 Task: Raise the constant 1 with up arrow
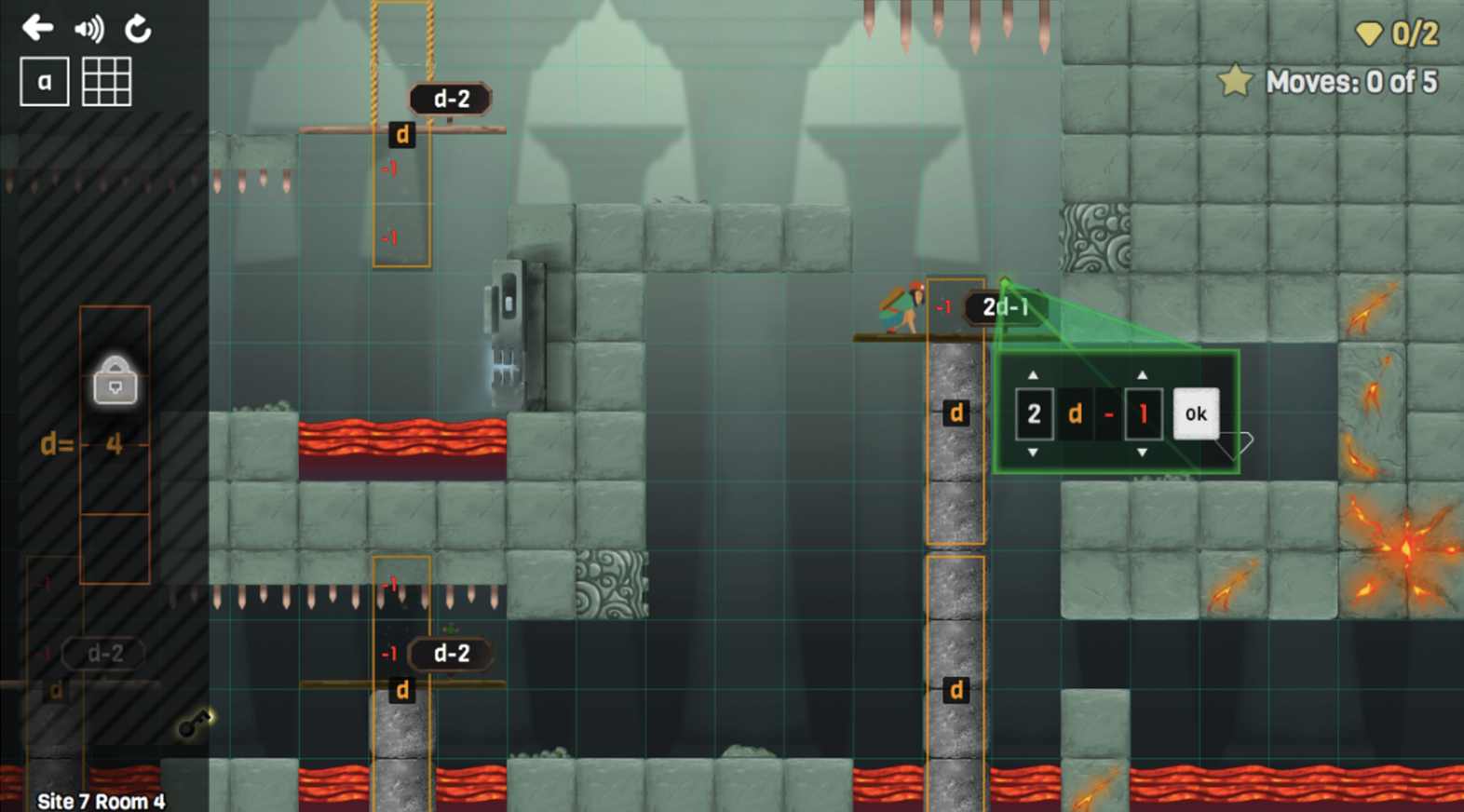[x=1143, y=375]
